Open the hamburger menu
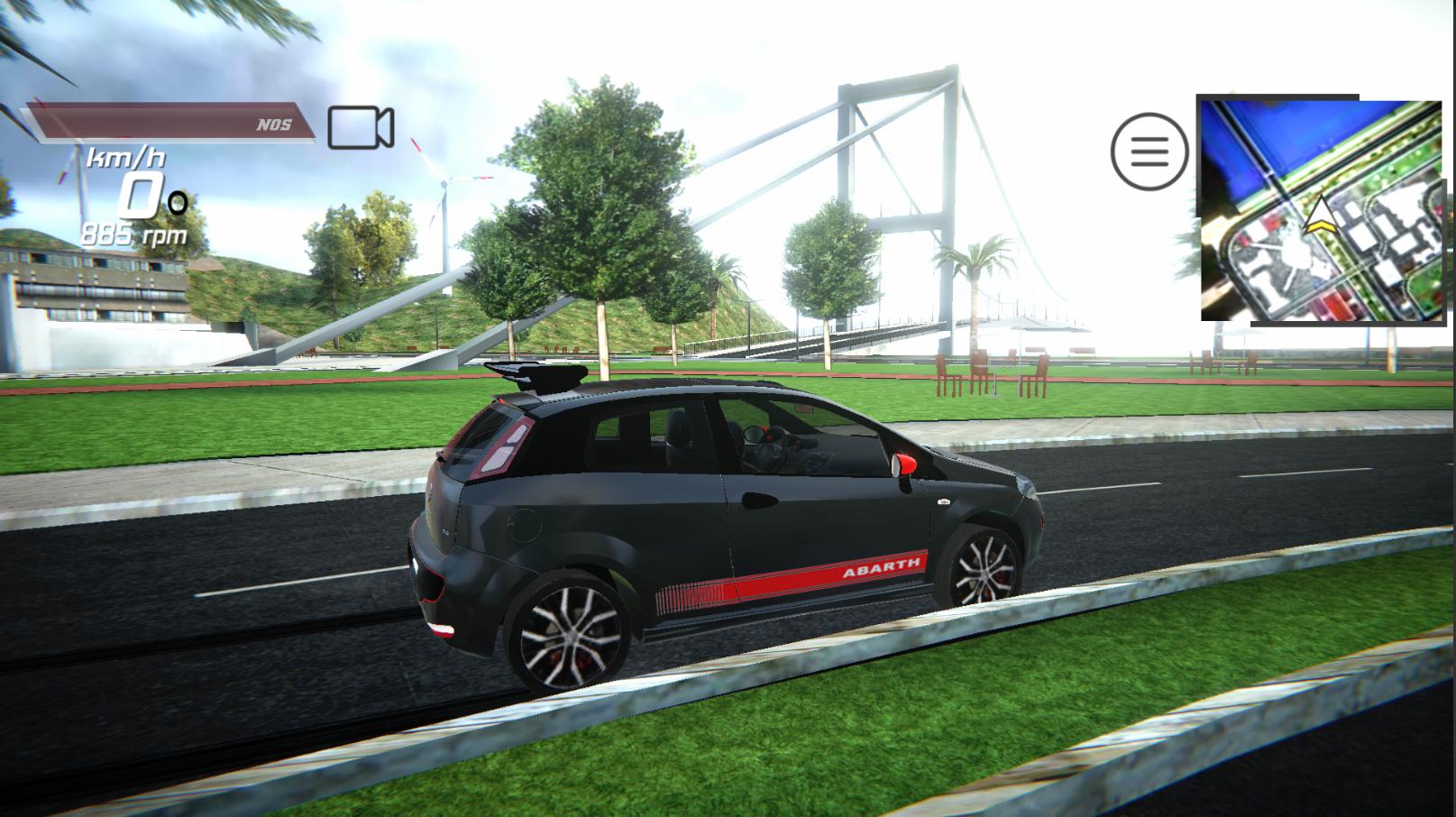This screenshot has height=817, width=1456. pyautogui.click(x=1149, y=151)
